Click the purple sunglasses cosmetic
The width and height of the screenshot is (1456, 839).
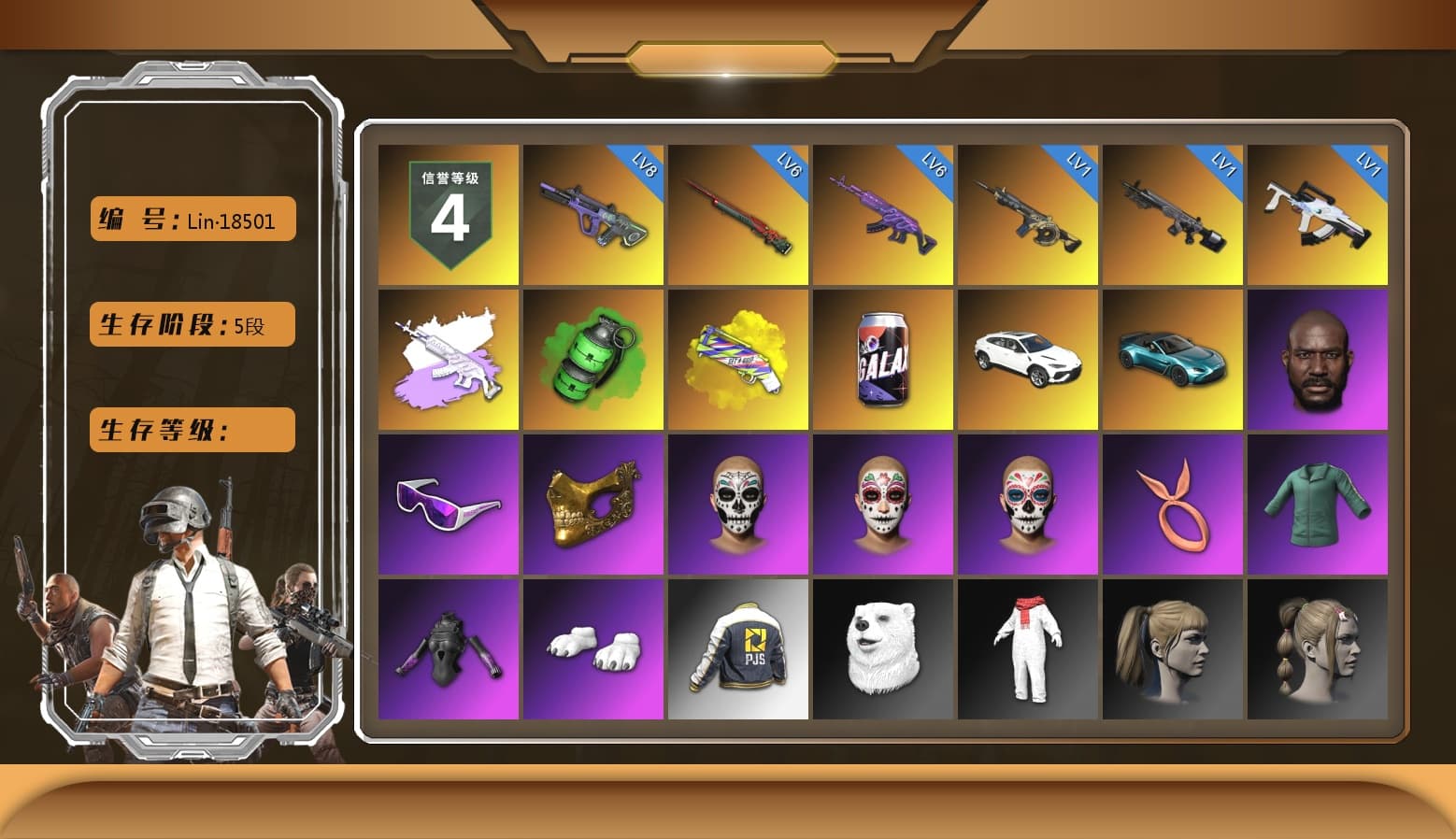447,505
